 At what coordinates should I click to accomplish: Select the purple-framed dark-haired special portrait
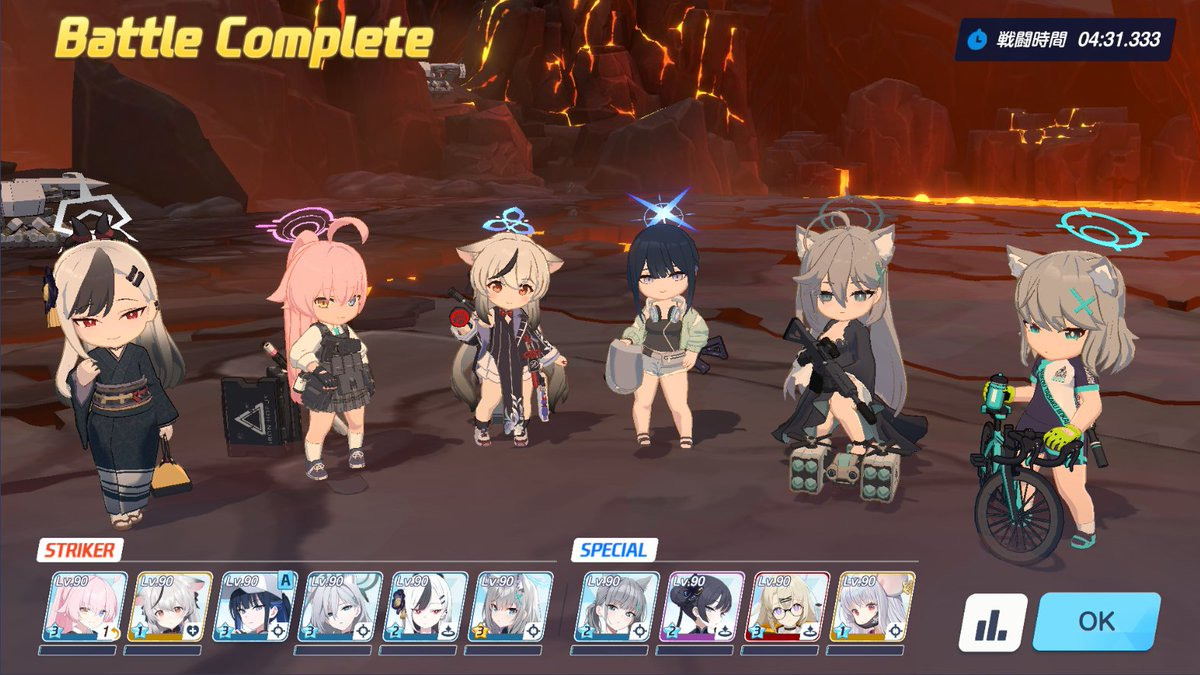tap(704, 606)
